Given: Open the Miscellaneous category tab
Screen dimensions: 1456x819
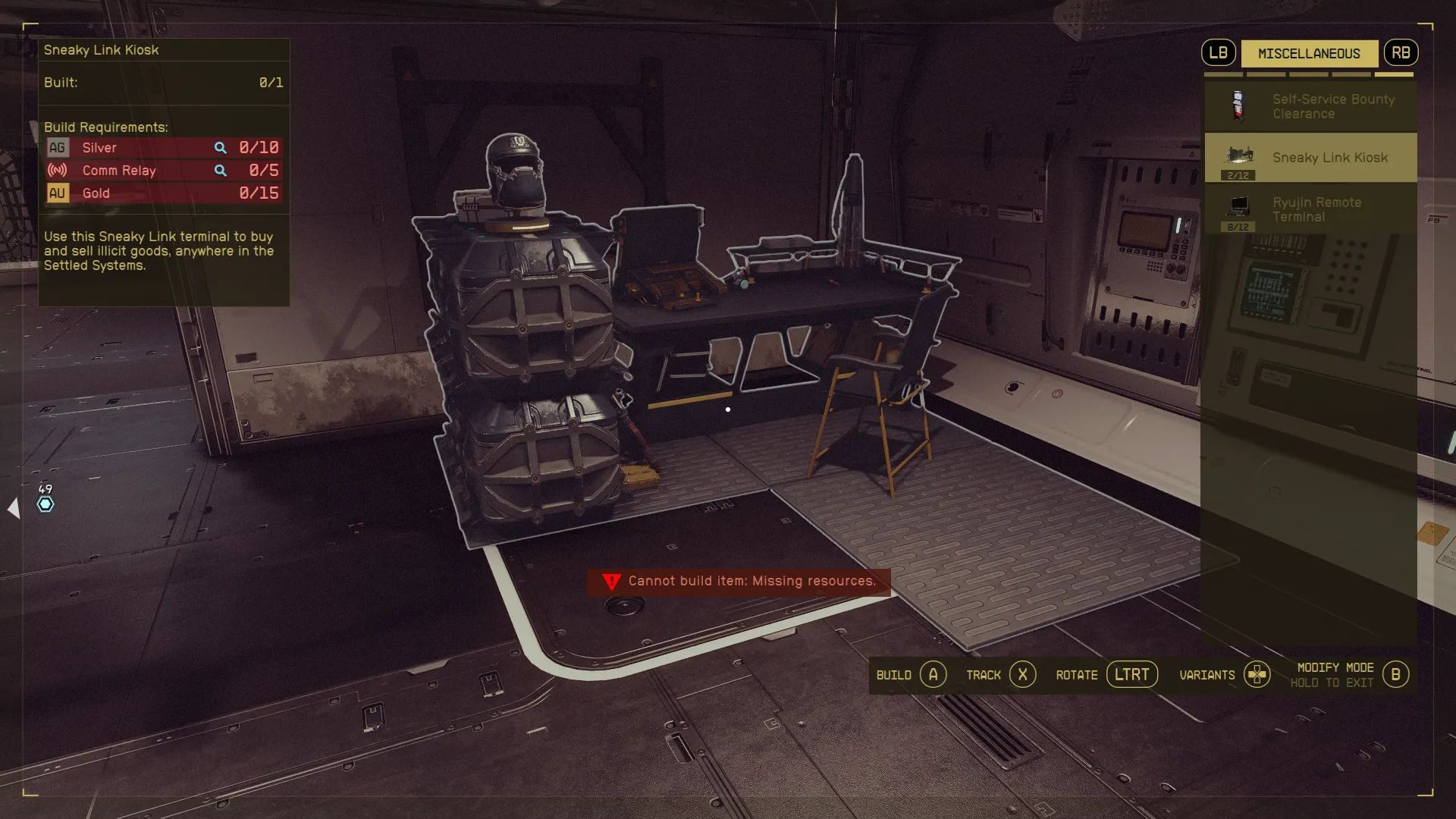Looking at the screenshot, I should 1309,53.
